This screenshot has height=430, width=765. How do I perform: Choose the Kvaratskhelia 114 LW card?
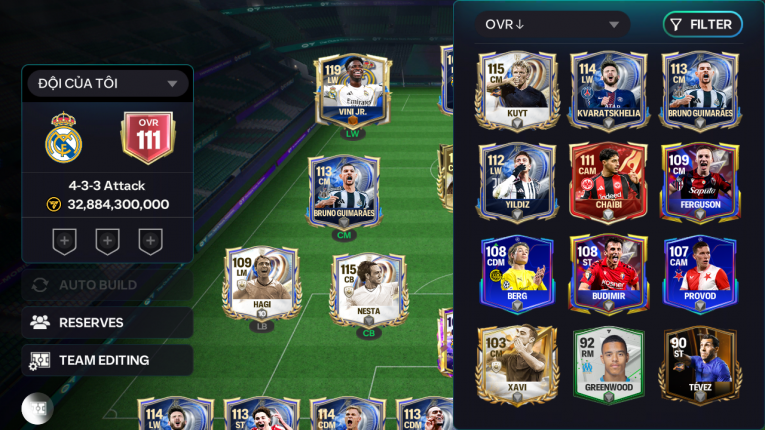[608, 90]
